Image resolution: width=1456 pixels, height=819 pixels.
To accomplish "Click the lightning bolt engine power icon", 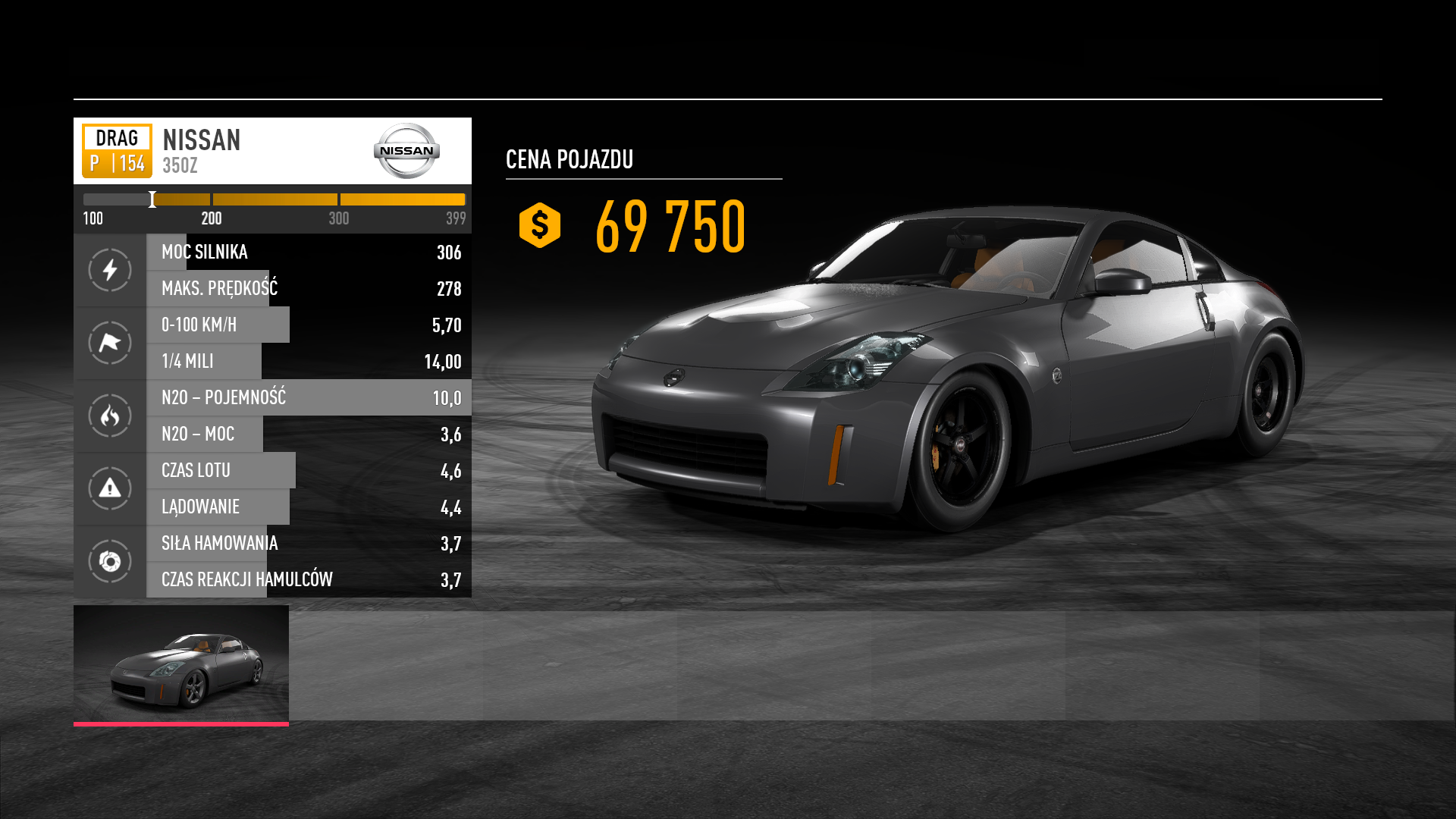I will coord(110,270).
